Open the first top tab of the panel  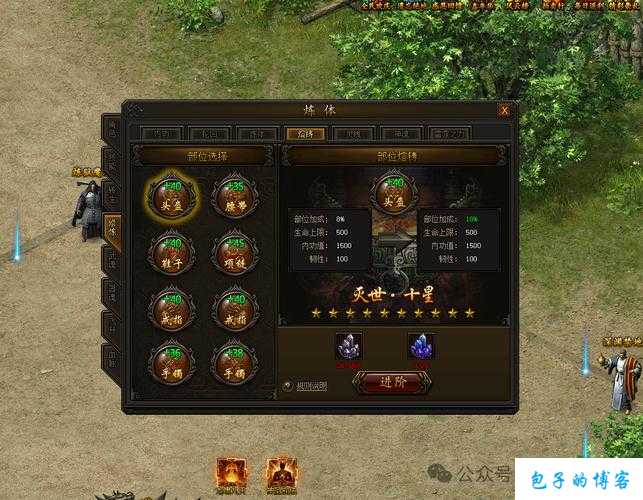pyautogui.click(x=160, y=133)
